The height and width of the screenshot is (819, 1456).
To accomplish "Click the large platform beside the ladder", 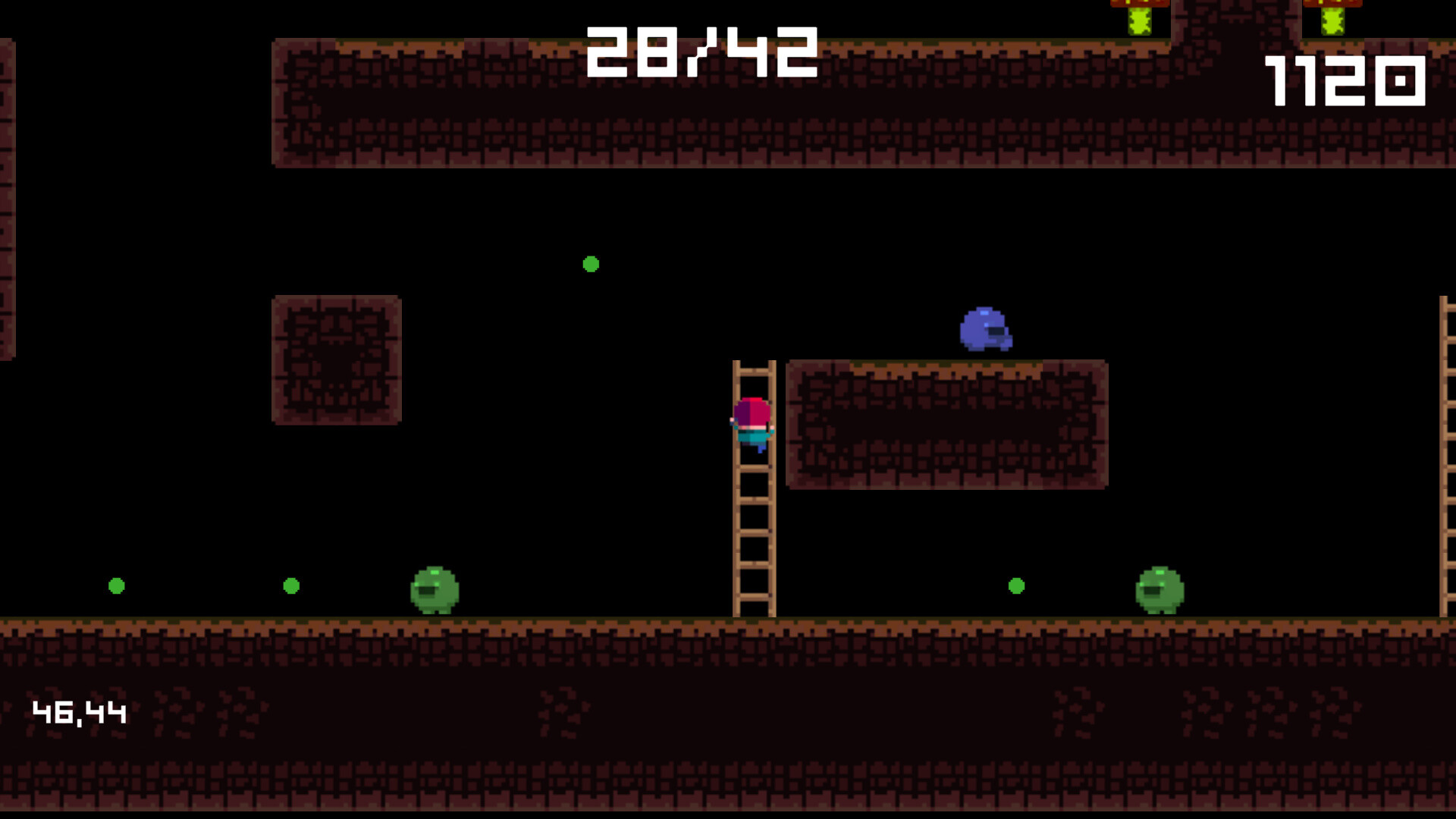I will coord(946,425).
